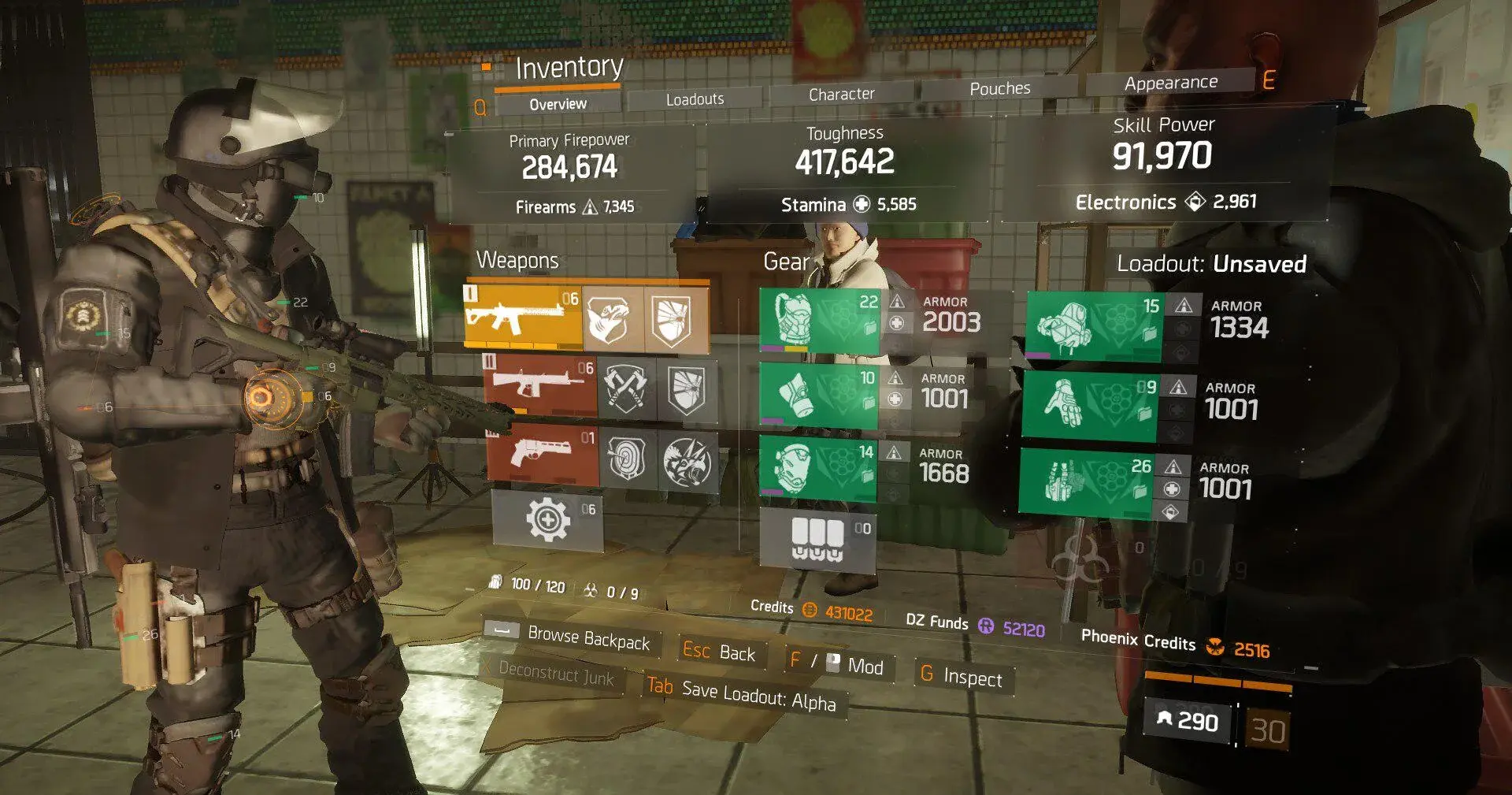Click the Back button
The image size is (1512, 795).
[x=719, y=652]
